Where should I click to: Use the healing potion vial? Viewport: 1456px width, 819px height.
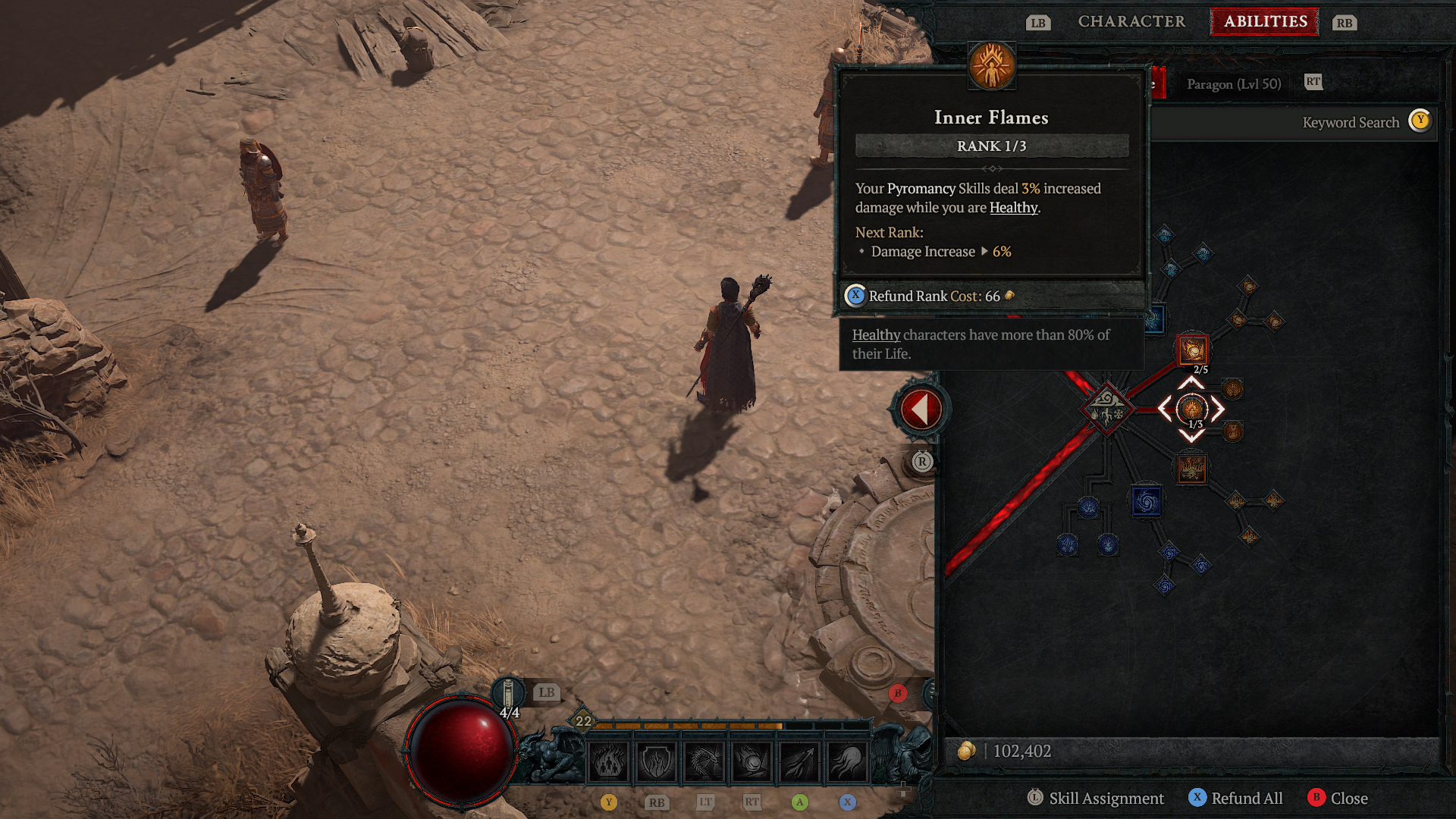tap(508, 694)
